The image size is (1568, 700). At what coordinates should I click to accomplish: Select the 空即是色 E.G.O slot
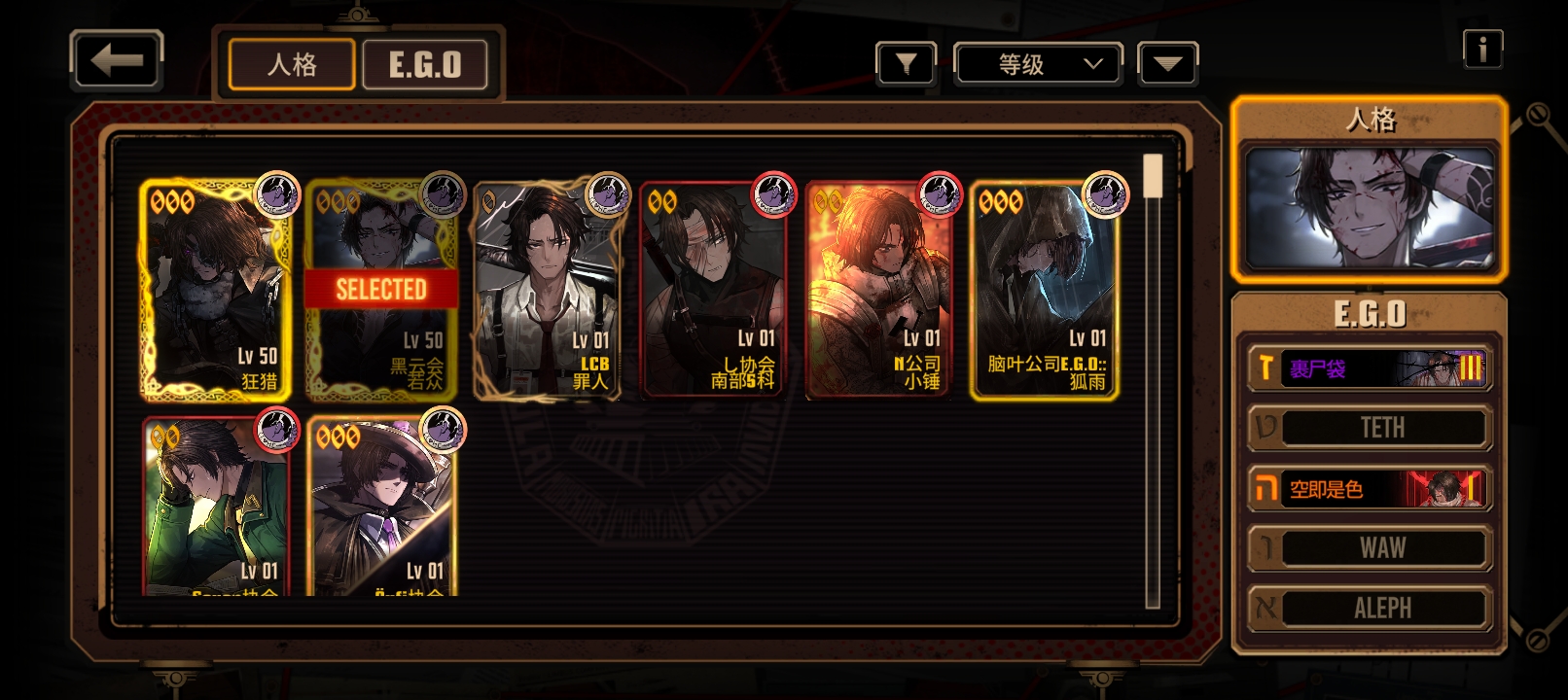pyautogui.click(x=1370, y=488)
